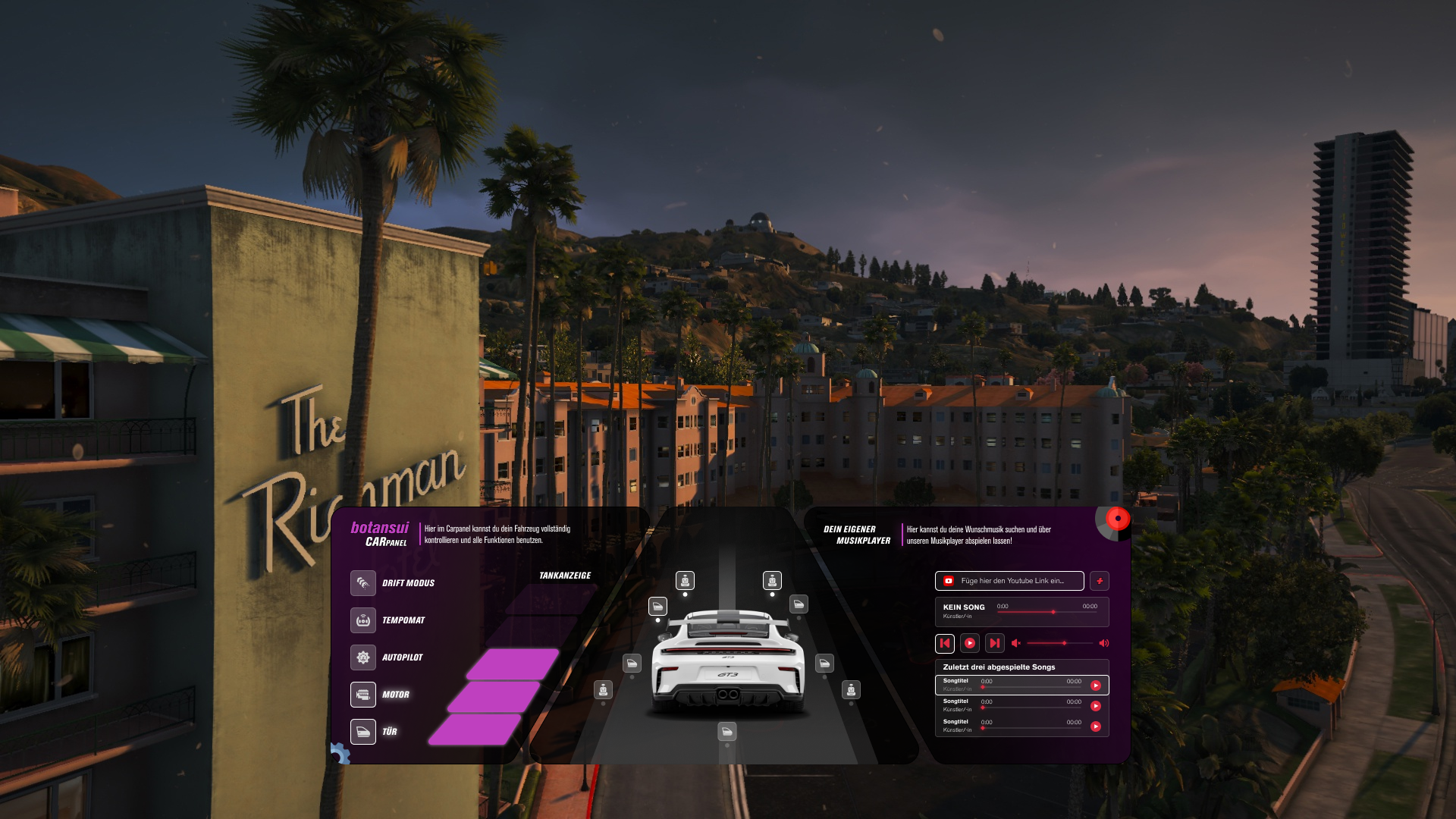Open the trunk door icon below car
Viewport: 1456px width, 819px height.
(727, 732)
